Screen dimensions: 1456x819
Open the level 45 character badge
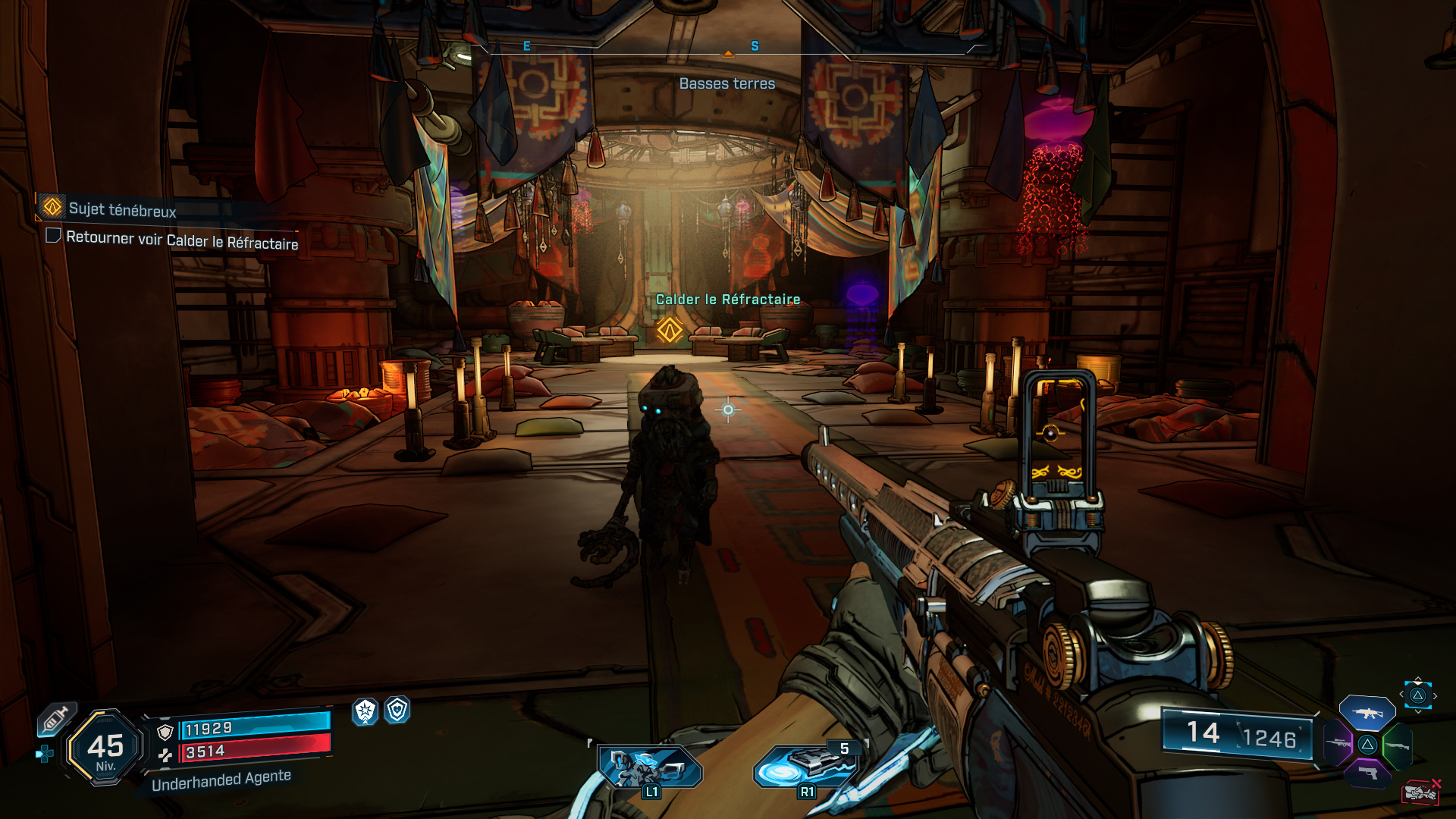tap(105, 748)
